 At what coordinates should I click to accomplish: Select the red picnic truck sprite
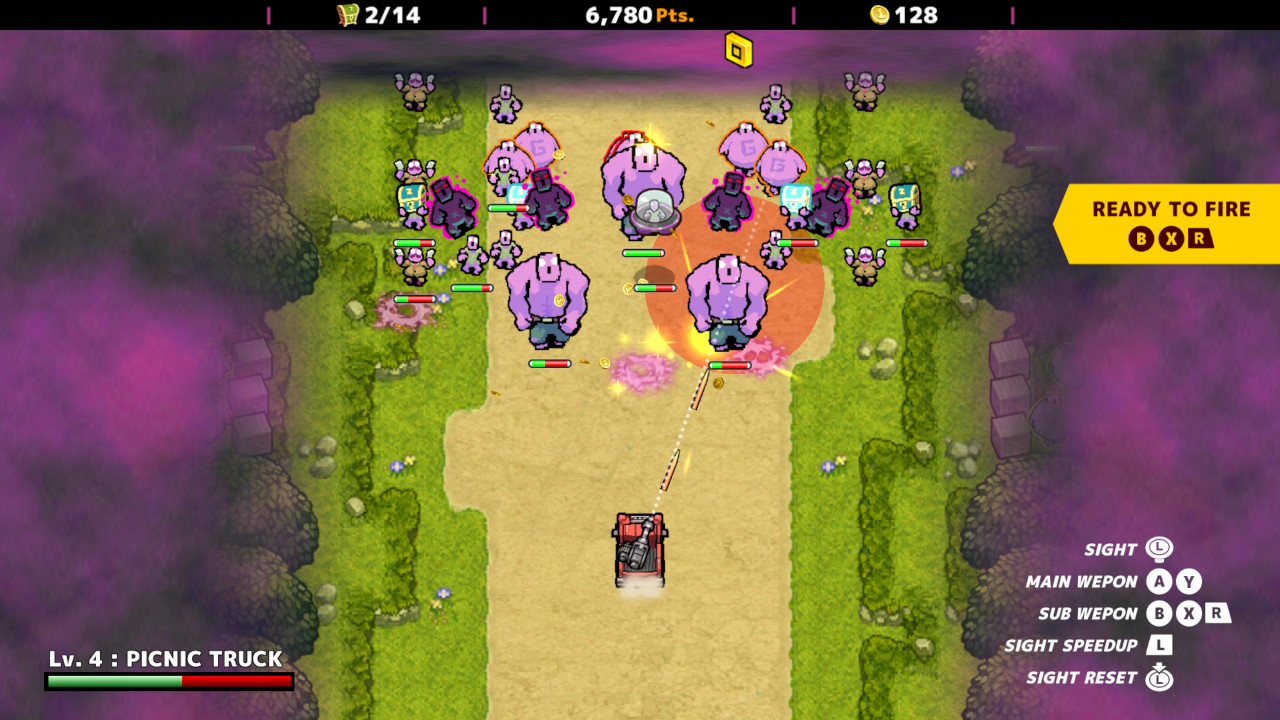pos(640,548)
